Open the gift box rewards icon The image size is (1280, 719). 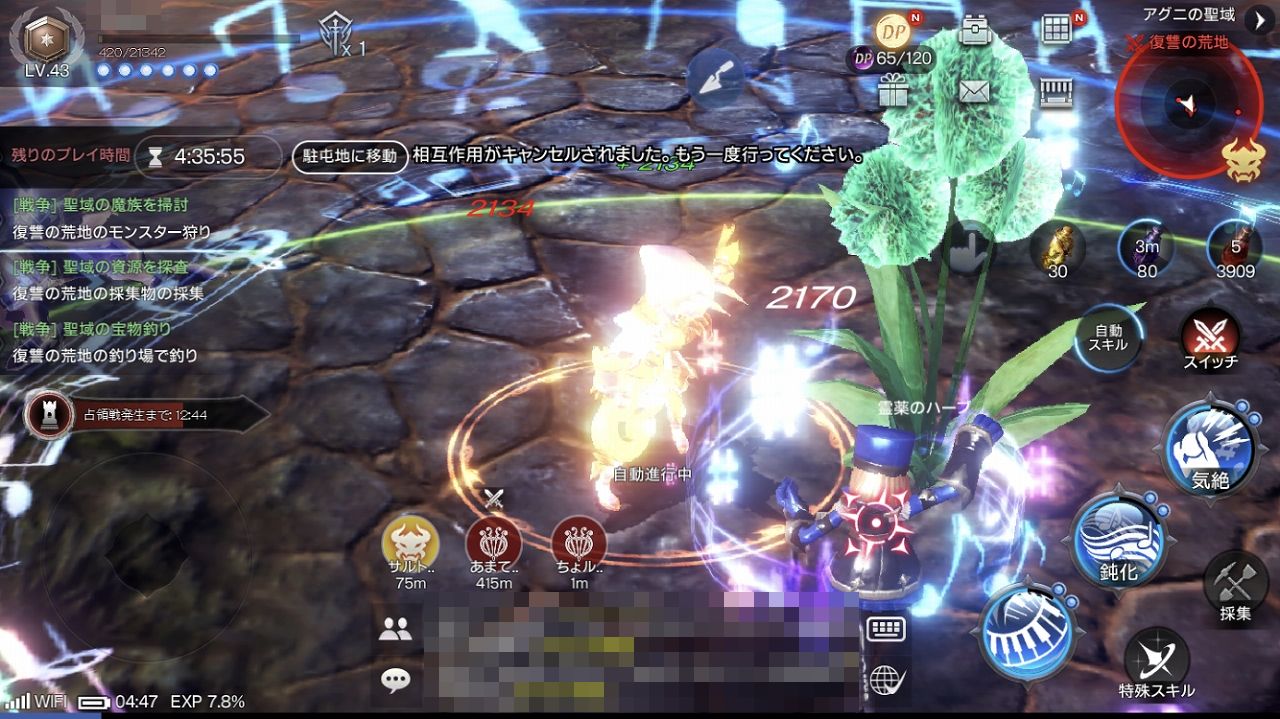[892, 92]
